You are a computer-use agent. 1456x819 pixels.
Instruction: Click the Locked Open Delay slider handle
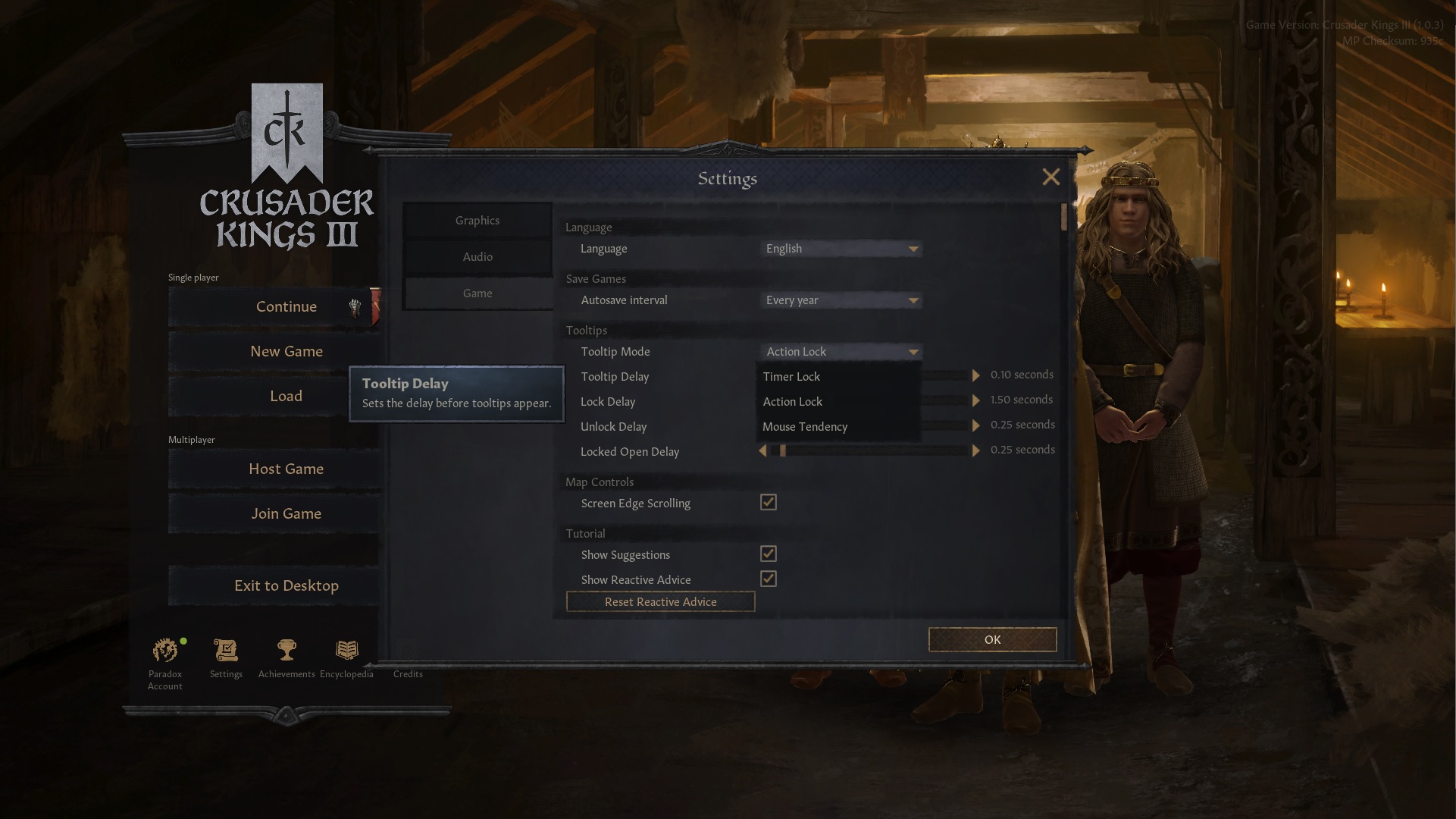point(782,450)
